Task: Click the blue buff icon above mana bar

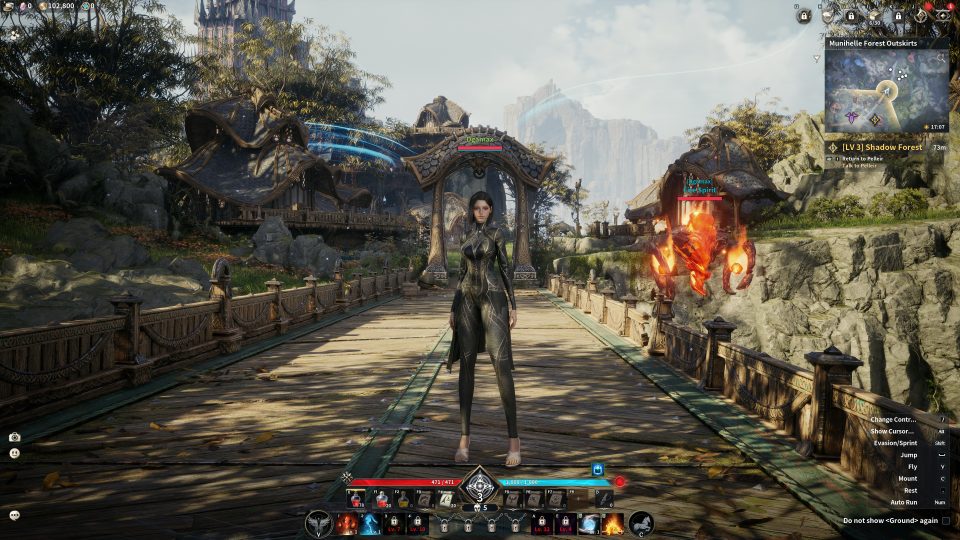Action: click(597, 469)
